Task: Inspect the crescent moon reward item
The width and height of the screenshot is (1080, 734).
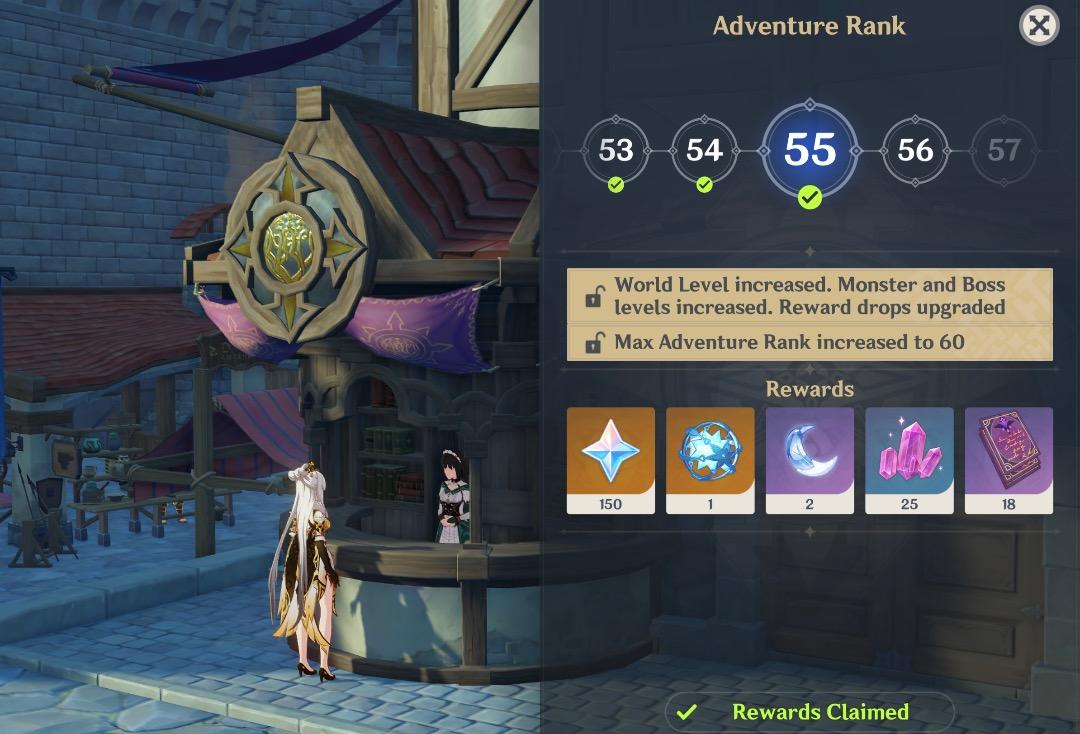Action: (809, 459)
